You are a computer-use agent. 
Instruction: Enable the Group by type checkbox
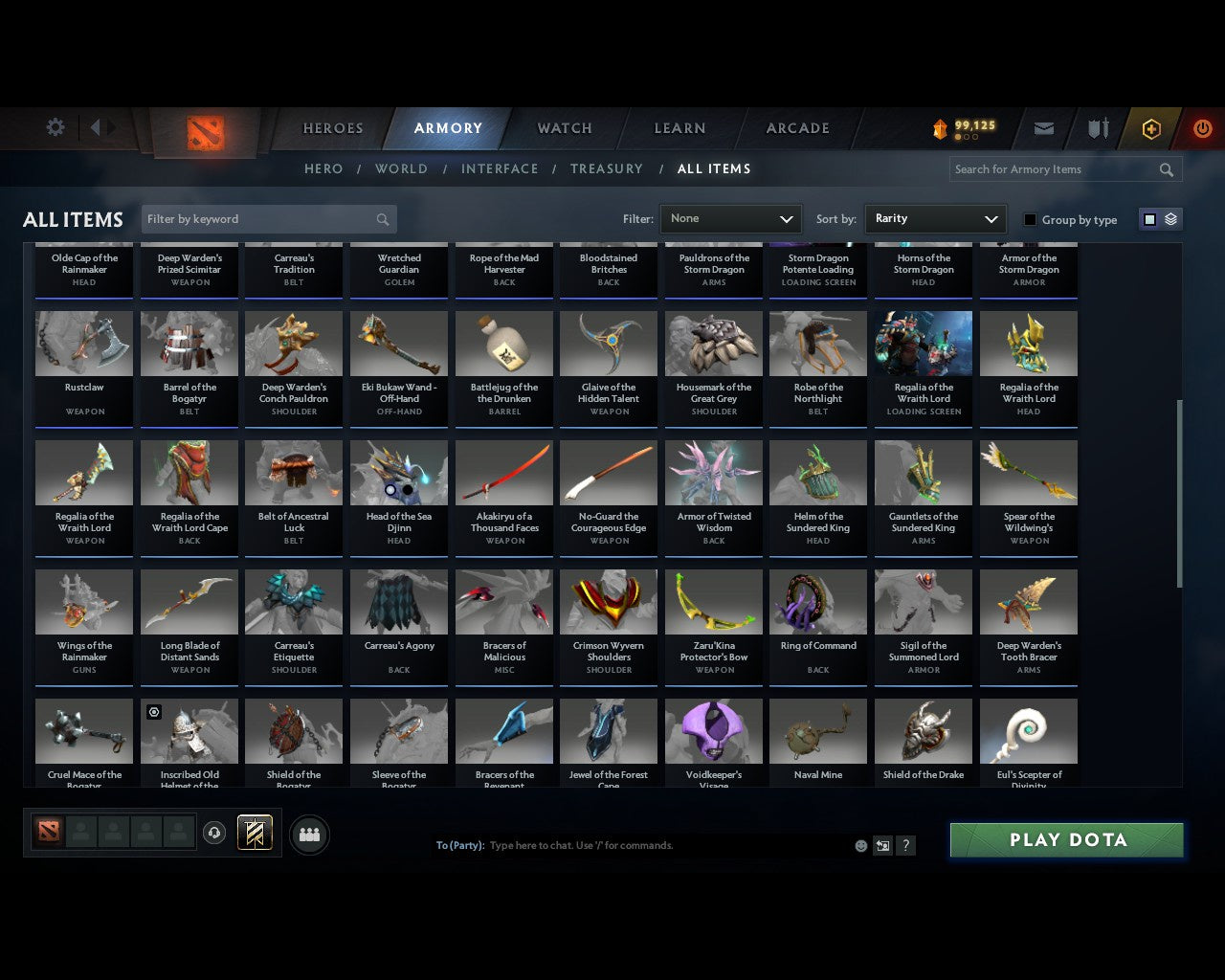[1030, 218]
